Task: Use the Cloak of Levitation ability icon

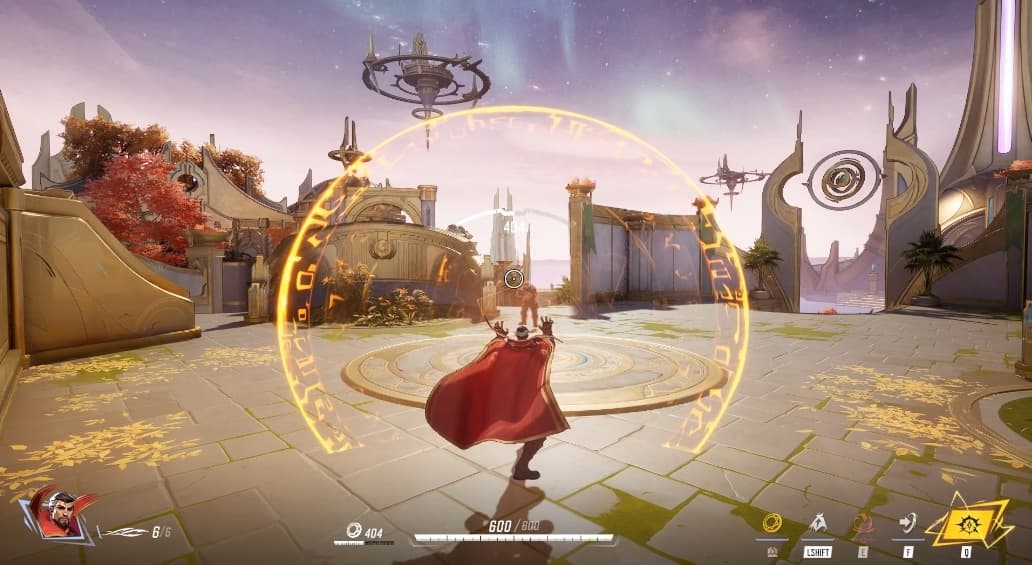Action: [818, 522]
